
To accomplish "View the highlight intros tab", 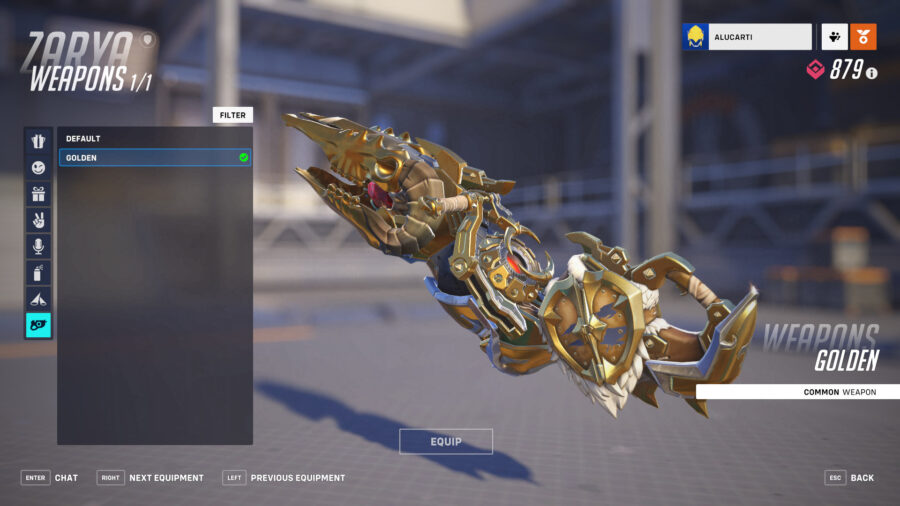I will tap(38, 298).
